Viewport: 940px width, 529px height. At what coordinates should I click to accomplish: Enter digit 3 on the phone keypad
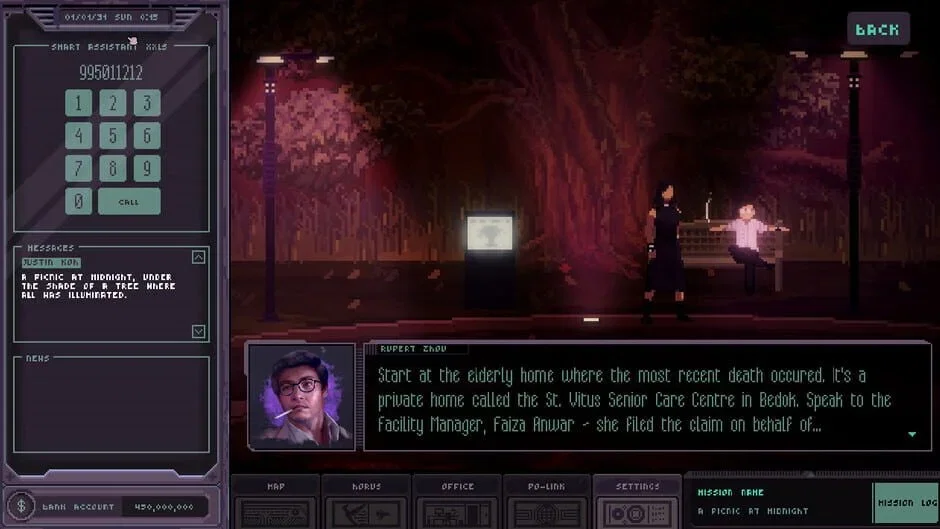[147, 103]
